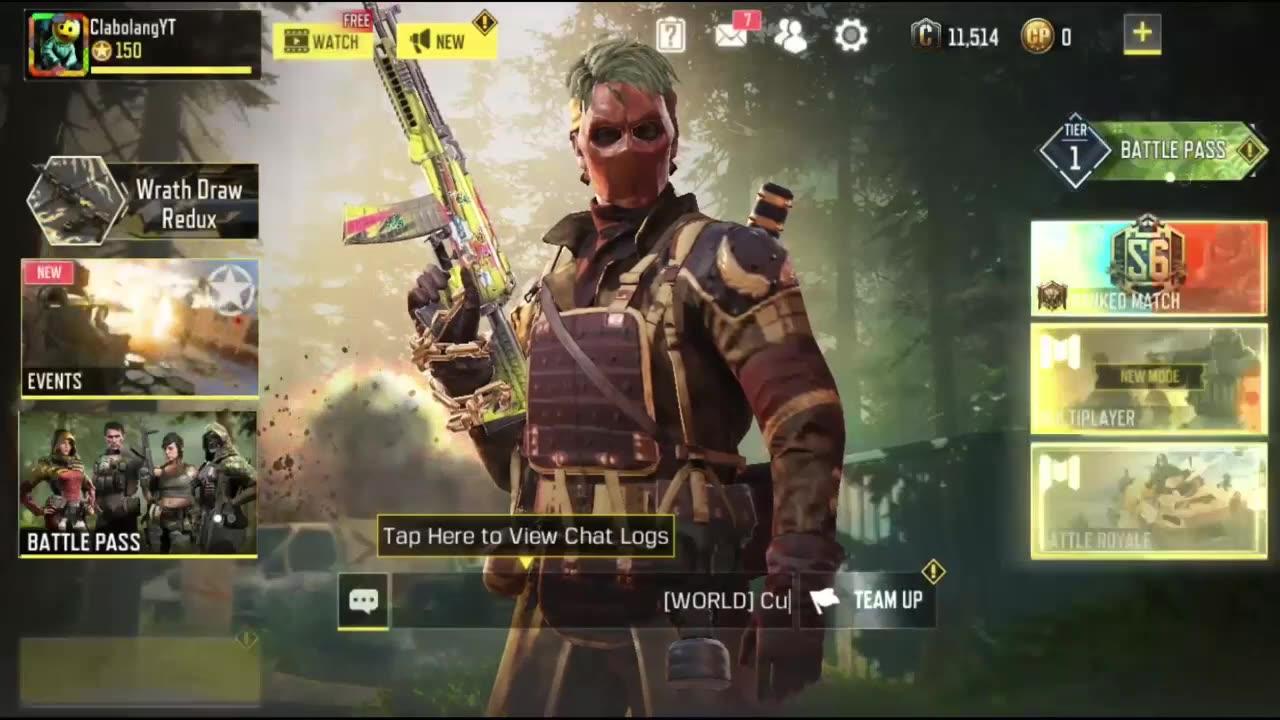The width and height of the screenshot is (1280, 720).
Task: Open the chat bubble icon
Action: (x=363, y=600)
